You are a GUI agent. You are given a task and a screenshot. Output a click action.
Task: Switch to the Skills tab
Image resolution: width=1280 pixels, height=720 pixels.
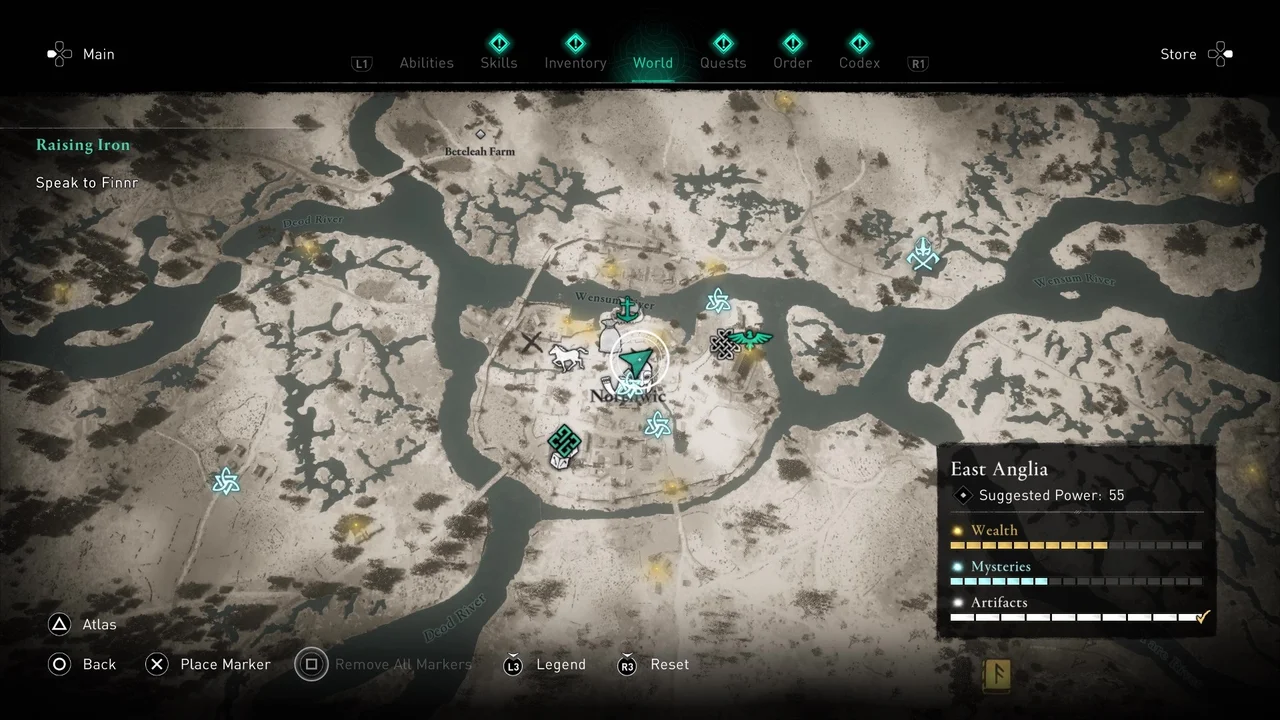point(498,62)
